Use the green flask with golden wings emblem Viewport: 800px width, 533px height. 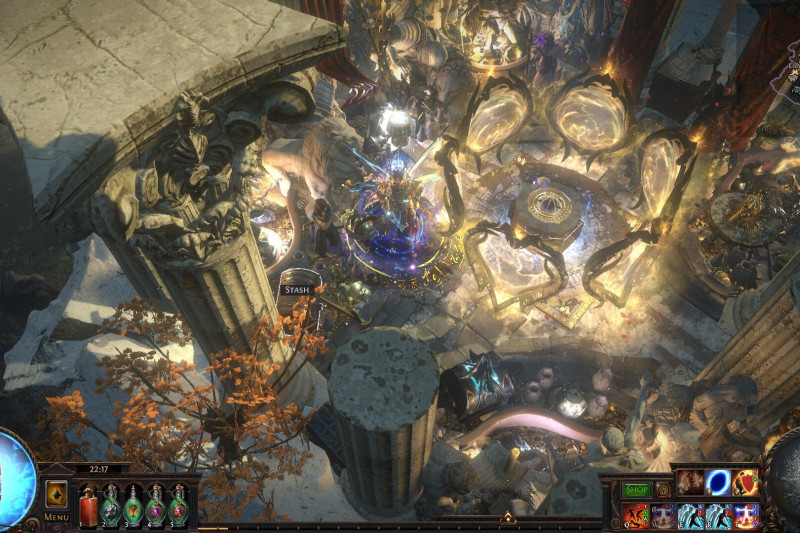coord(133,506)
